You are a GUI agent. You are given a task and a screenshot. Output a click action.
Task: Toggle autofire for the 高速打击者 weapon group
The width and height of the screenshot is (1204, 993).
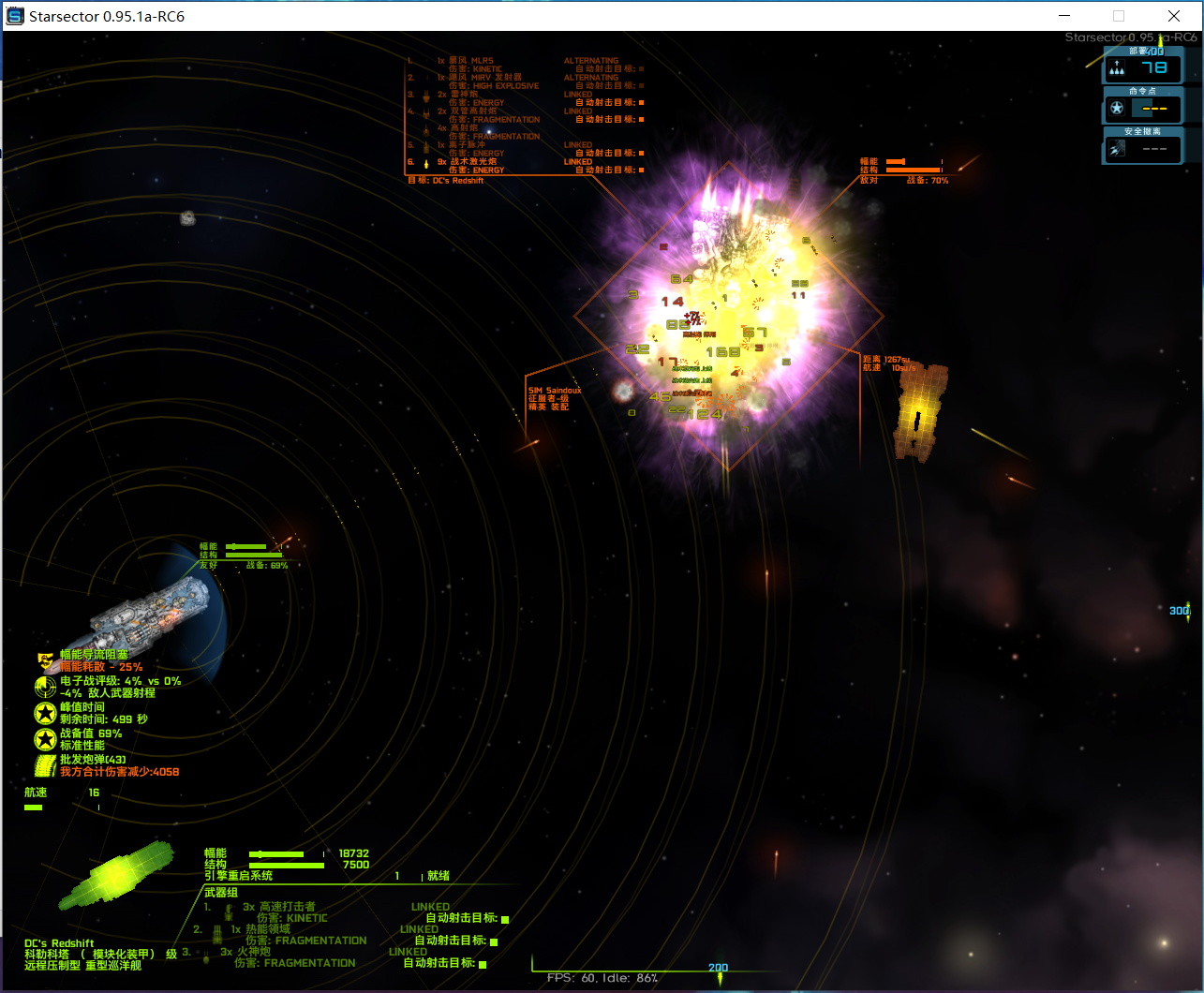(x=504, y=917)
